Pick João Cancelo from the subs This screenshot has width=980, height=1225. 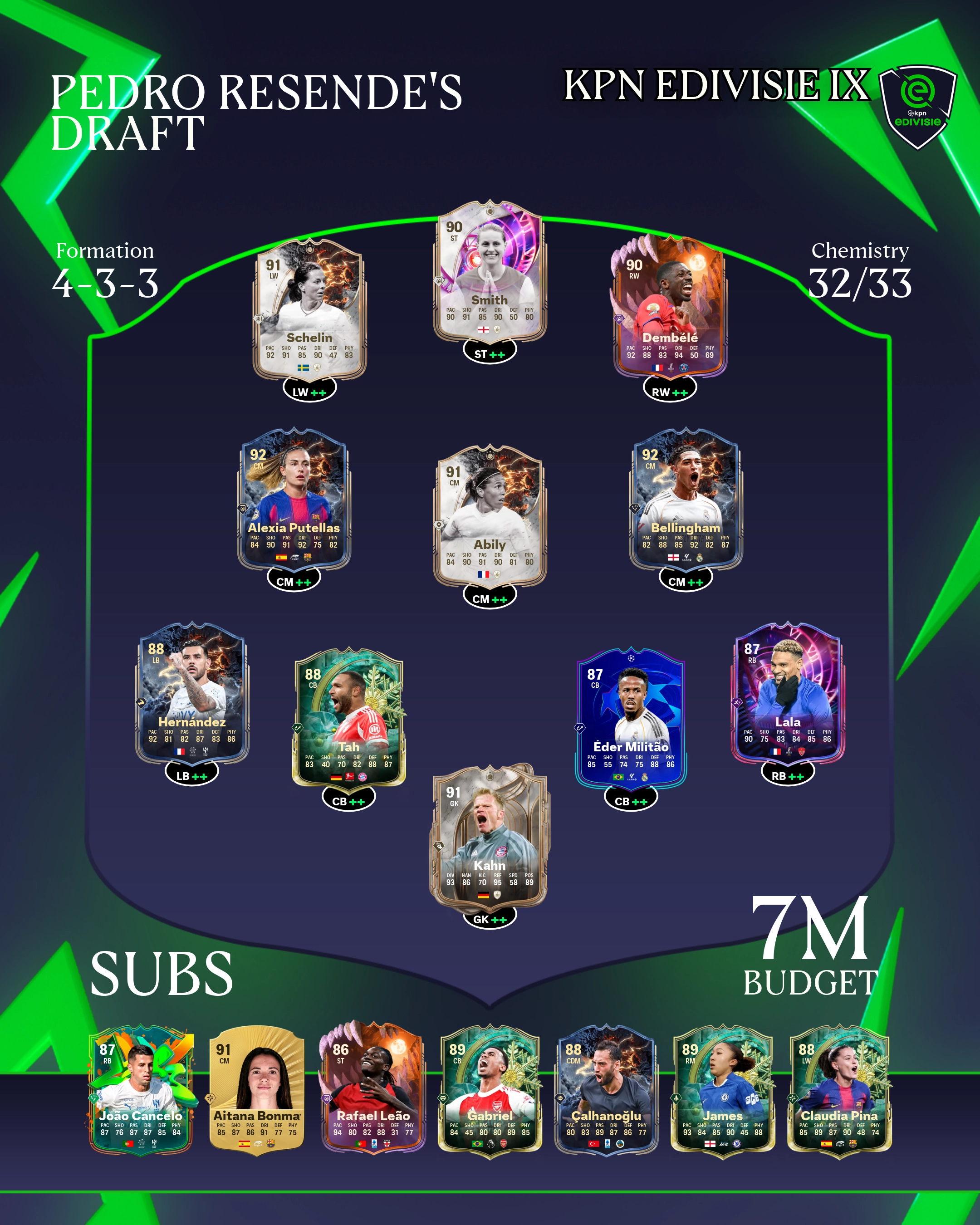pyautogui.click(x=141, y=1091)
